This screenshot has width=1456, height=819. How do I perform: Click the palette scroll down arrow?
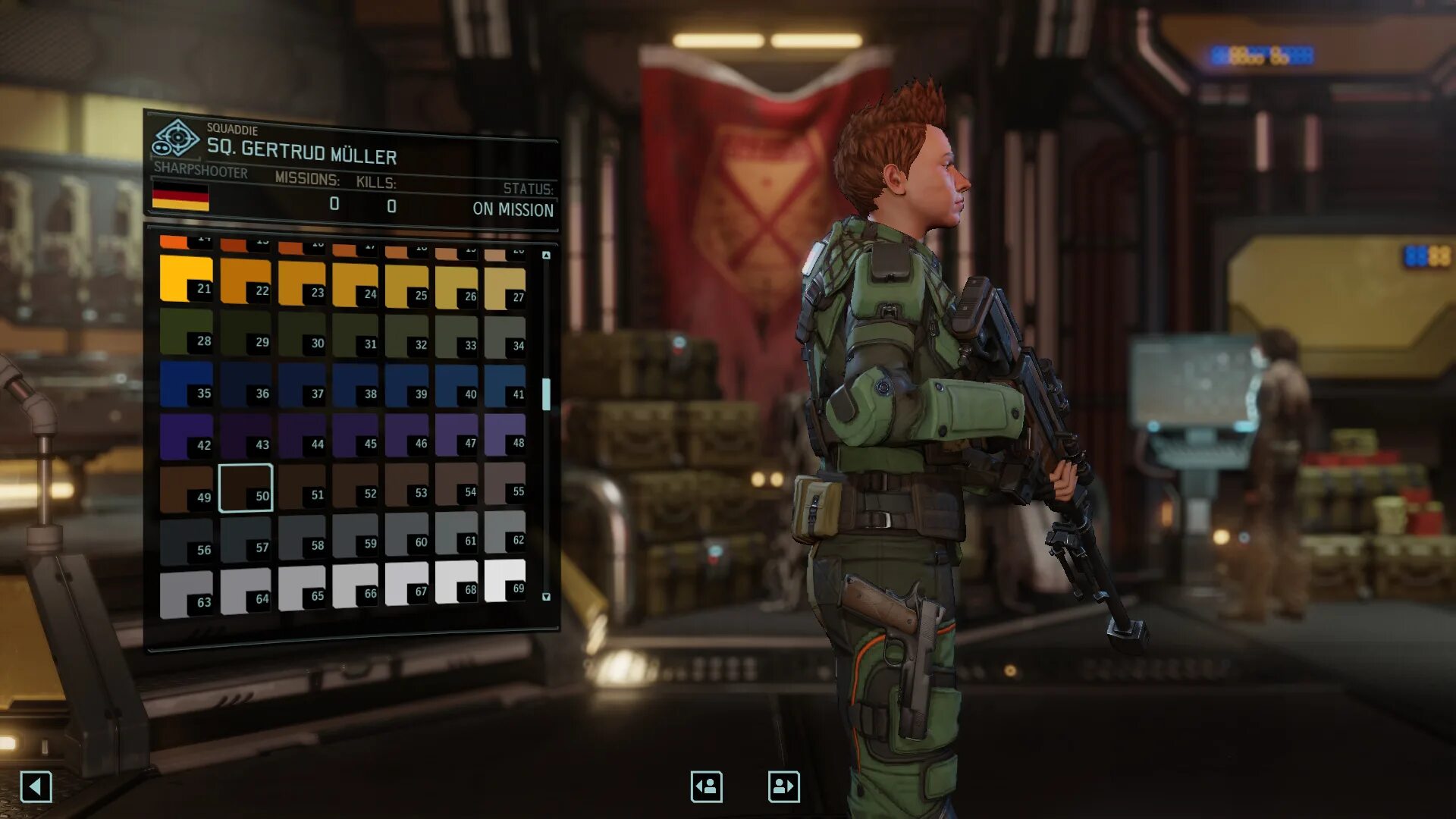[x=546, y=597]
